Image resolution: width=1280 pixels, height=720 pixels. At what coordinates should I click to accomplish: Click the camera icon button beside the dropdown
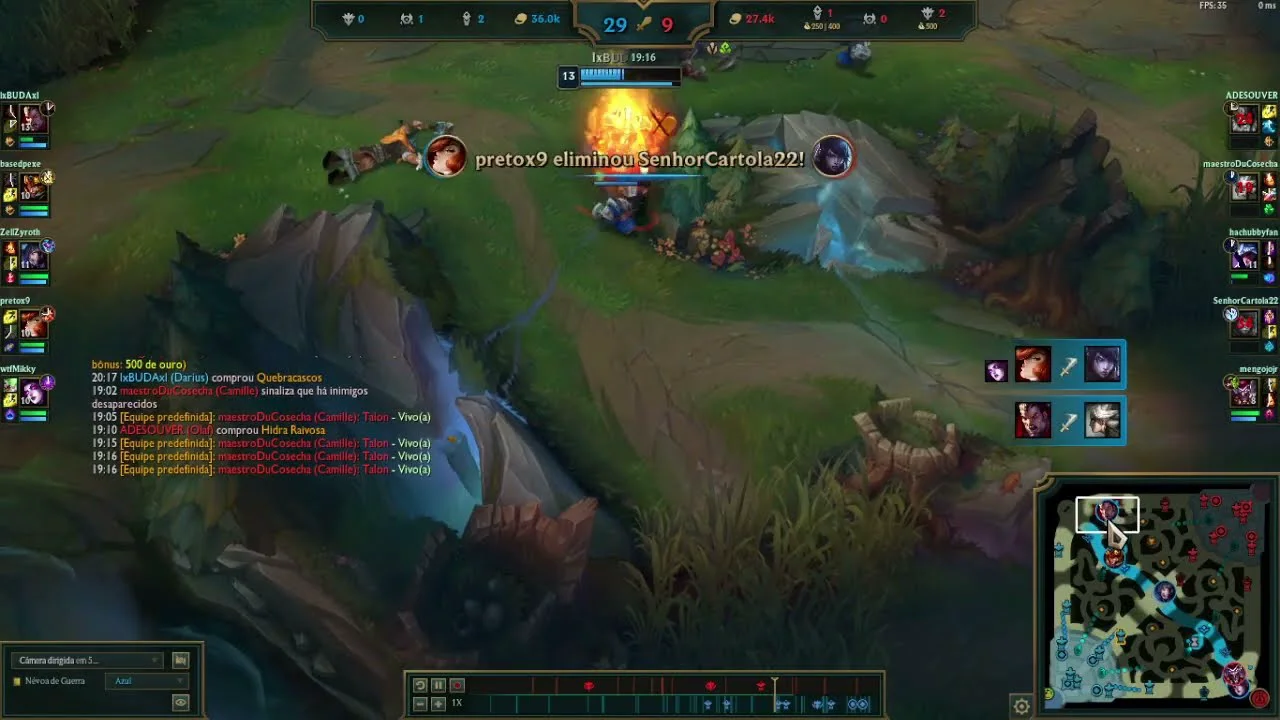click(x=181, y=660)
